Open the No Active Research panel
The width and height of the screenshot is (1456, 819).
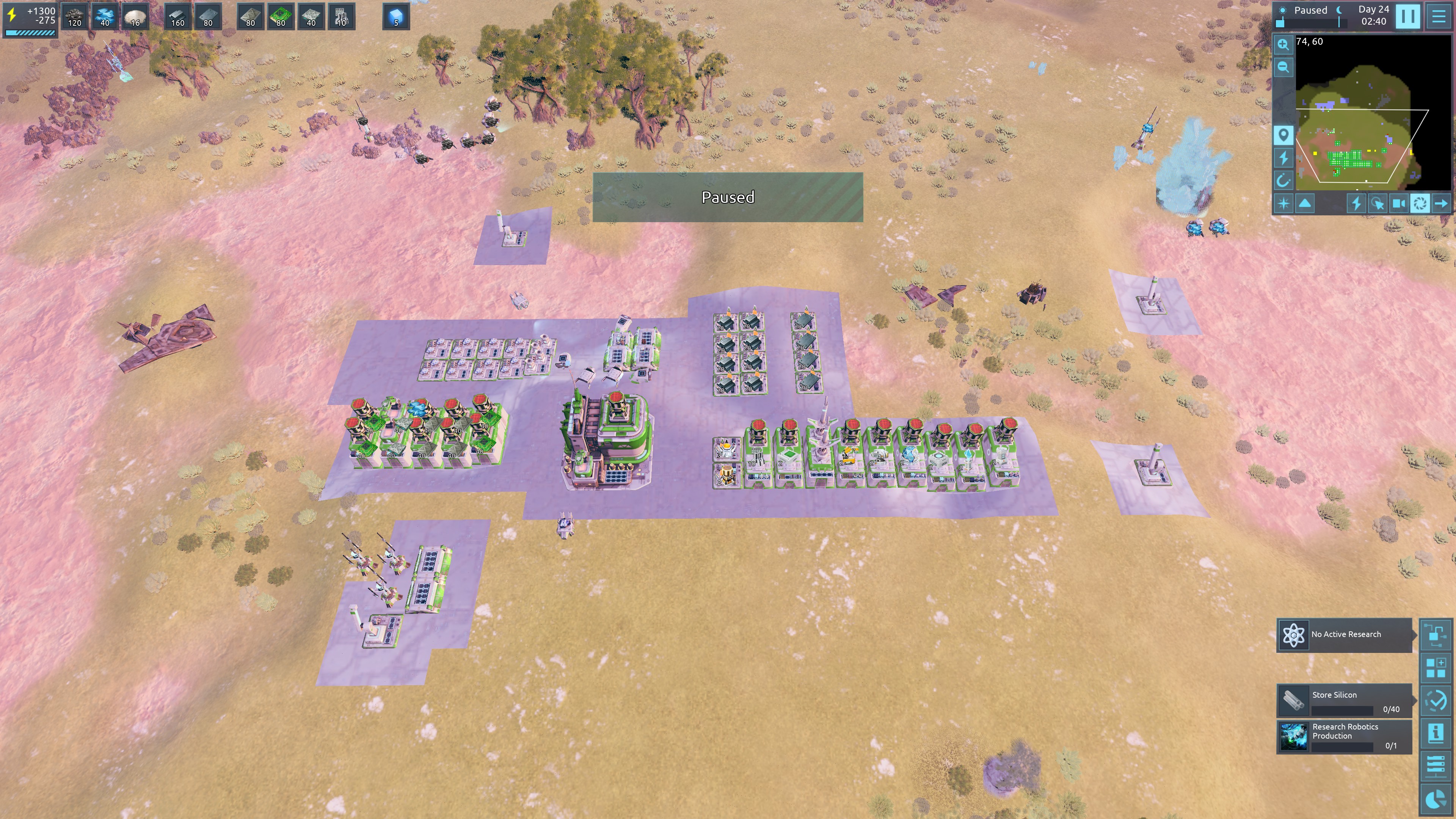coord(1345,635)
